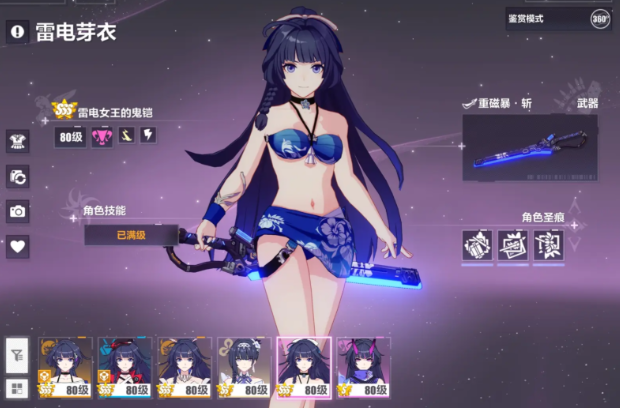Click the exclamation info icon beside 雷电芽衣
The height and width of the screenshot is (408, 620).
click(17, 32)
